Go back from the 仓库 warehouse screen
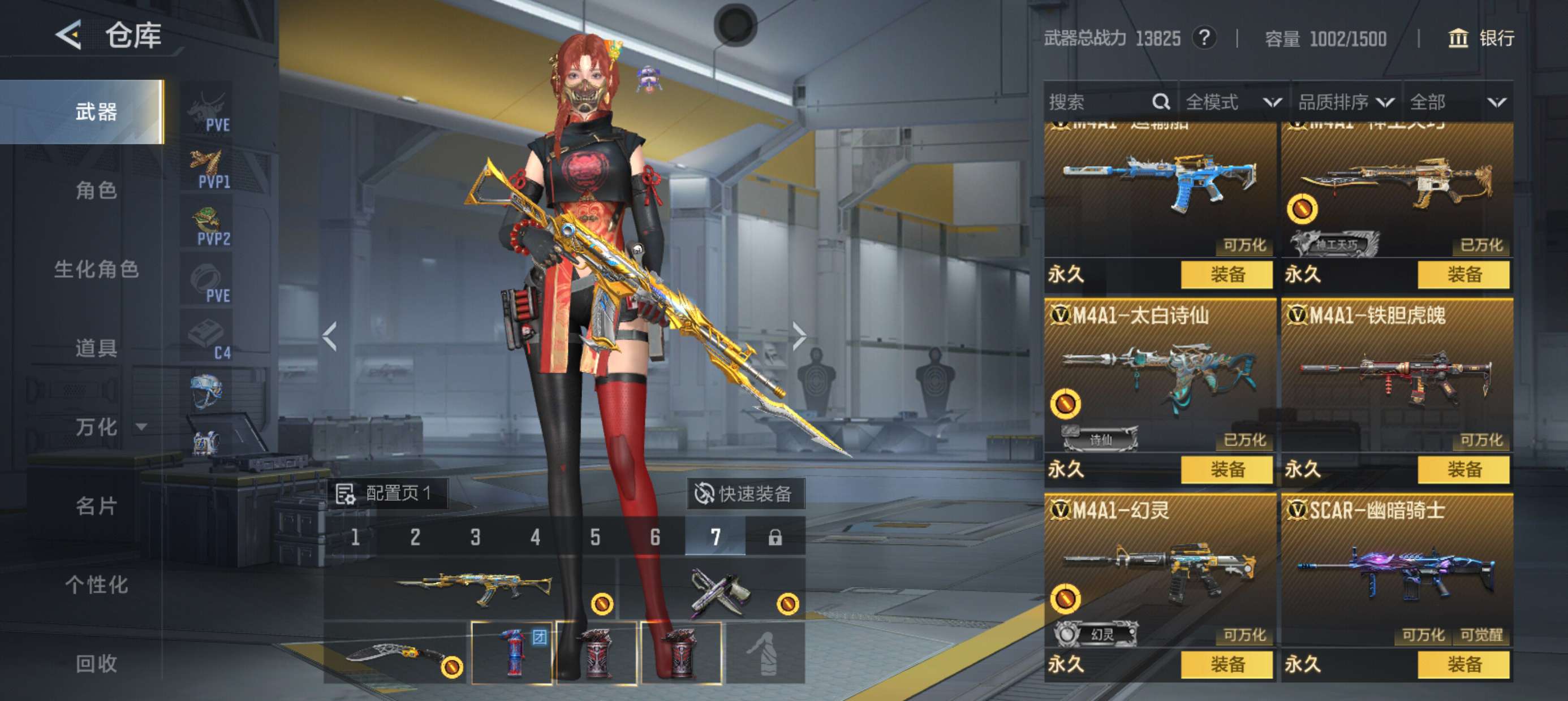This screenshot has width=1568, height=701. click(x=69, y=34)
